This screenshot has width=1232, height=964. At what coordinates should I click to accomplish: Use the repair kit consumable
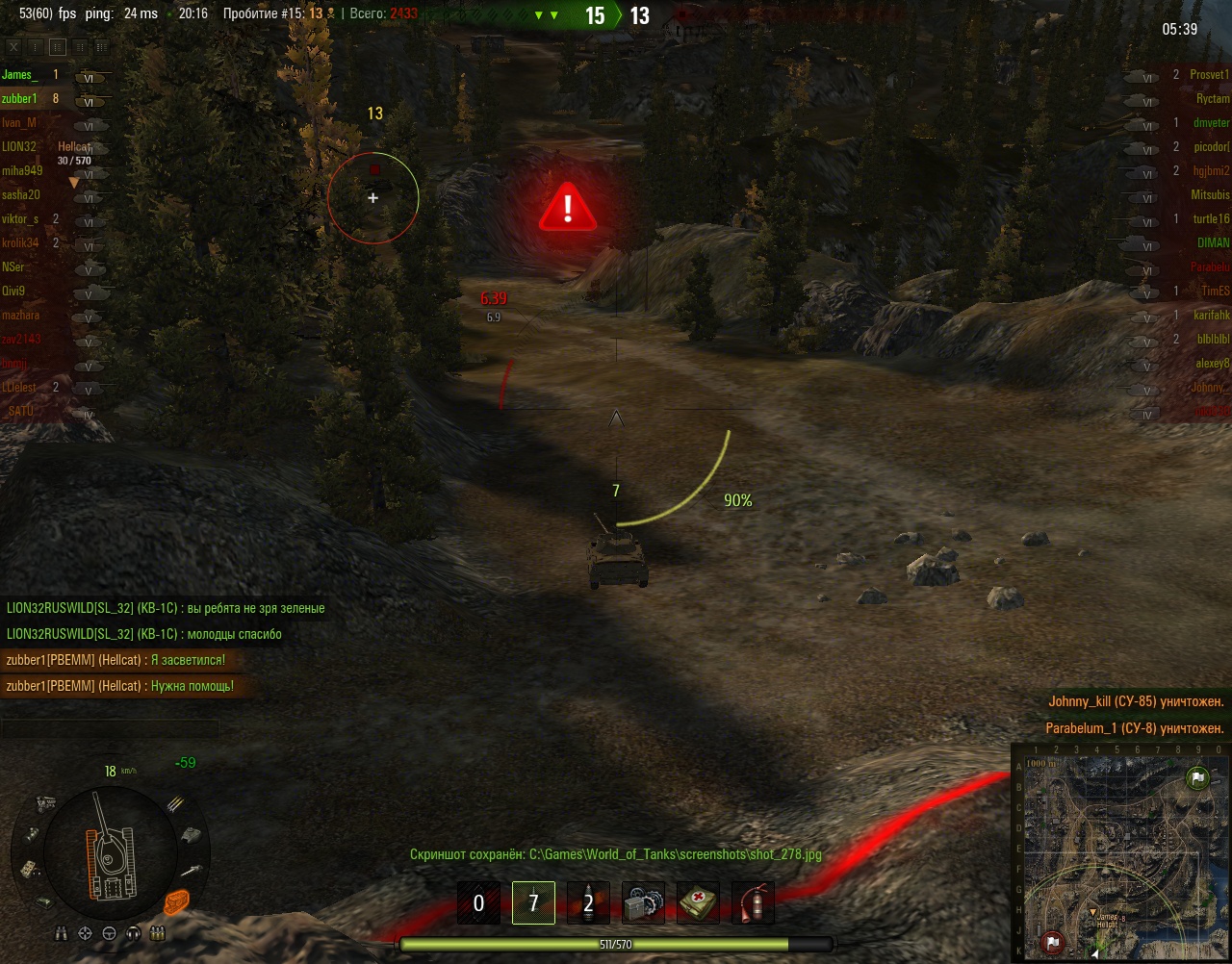point(643,903)
